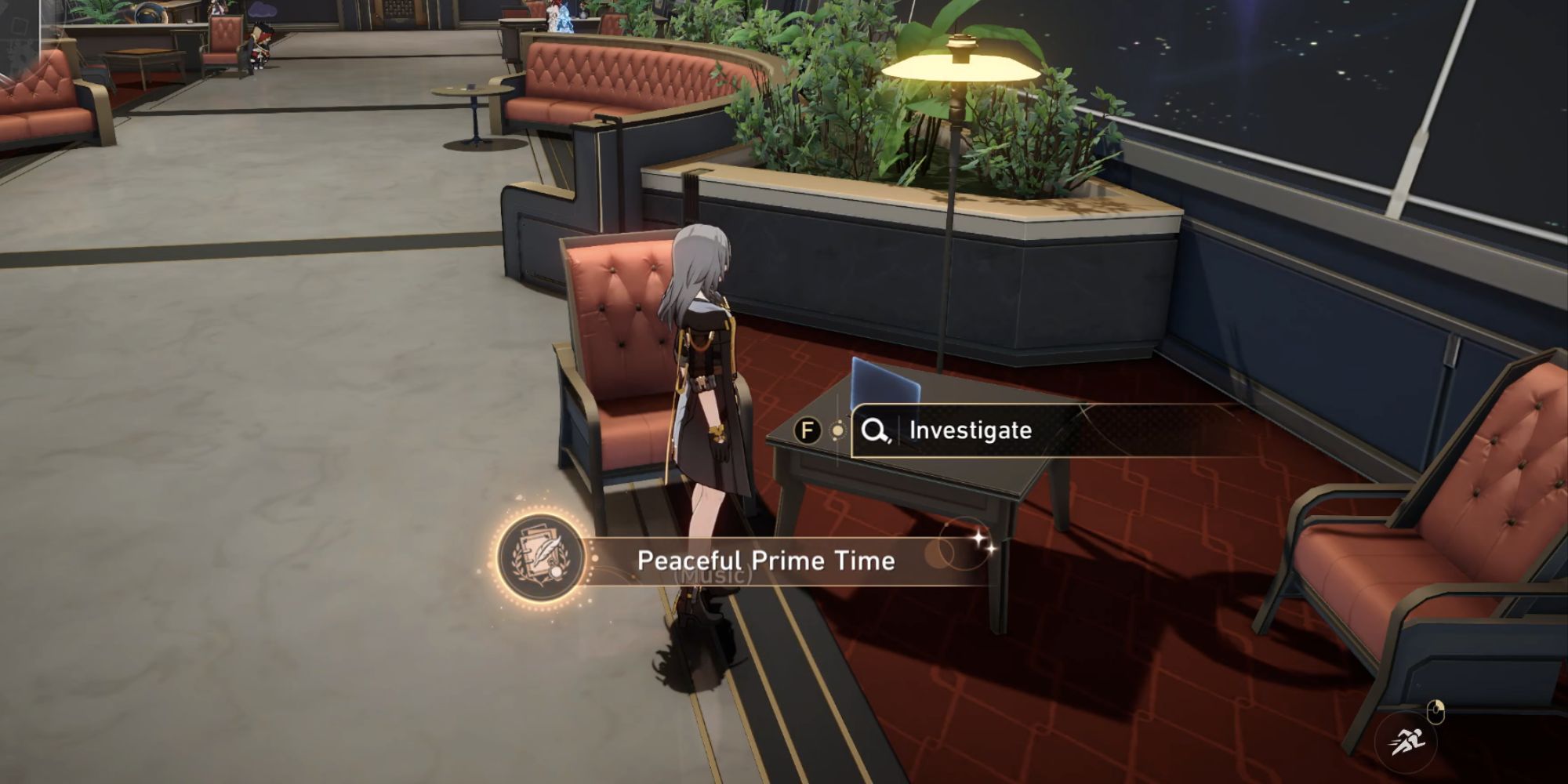Select the Investigate interaction prompt
The image size is (1568, 784).
tap(969, 430)
